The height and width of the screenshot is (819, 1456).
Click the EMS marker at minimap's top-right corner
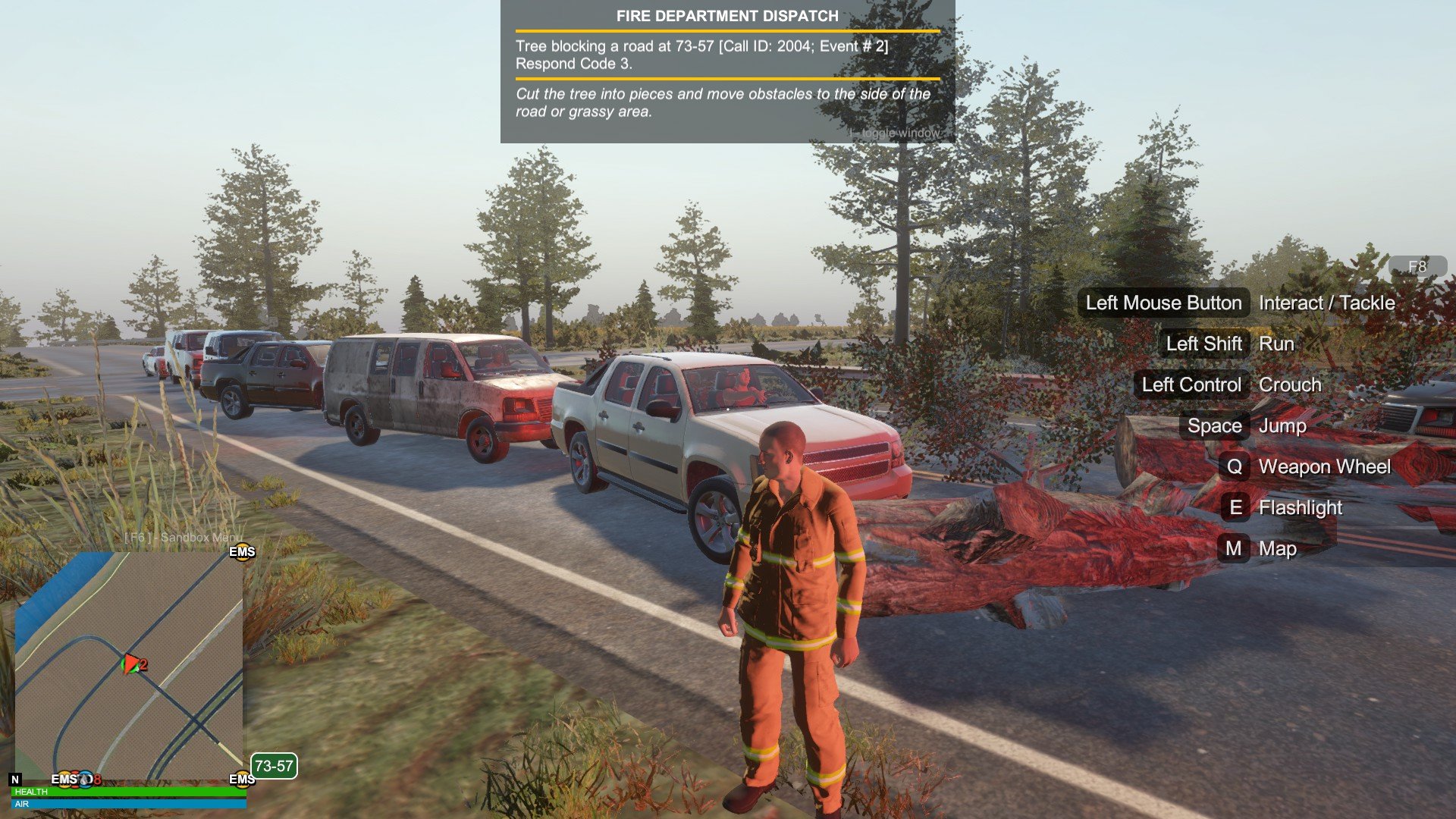click(242, 552)
